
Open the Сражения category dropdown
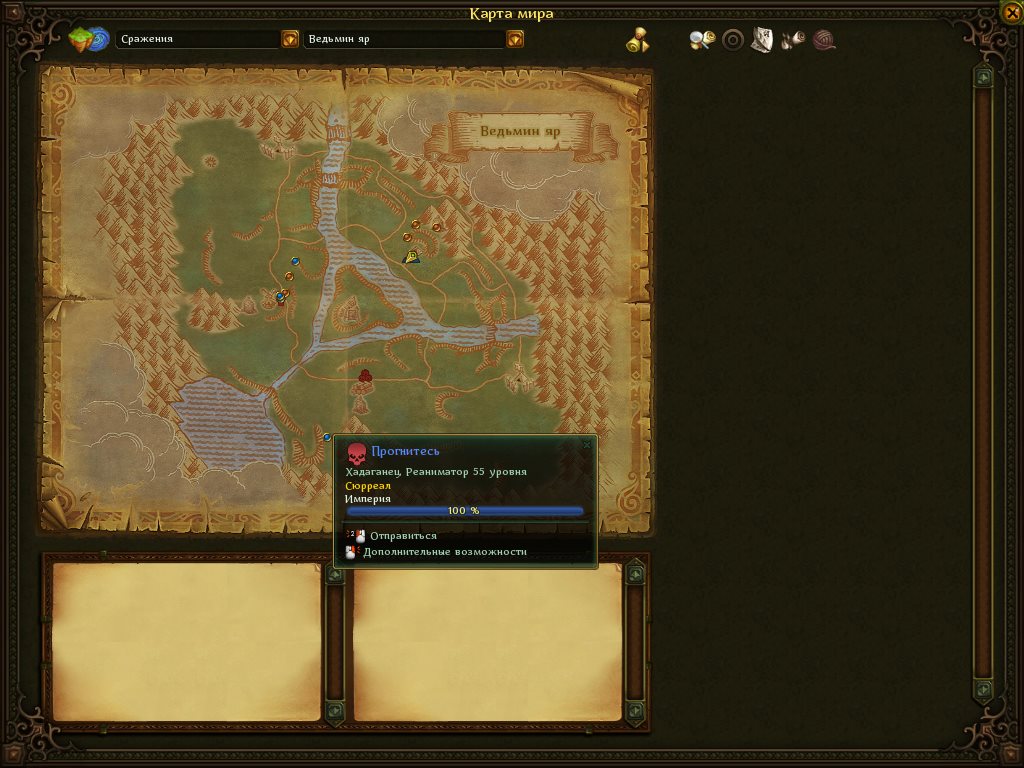290,39
